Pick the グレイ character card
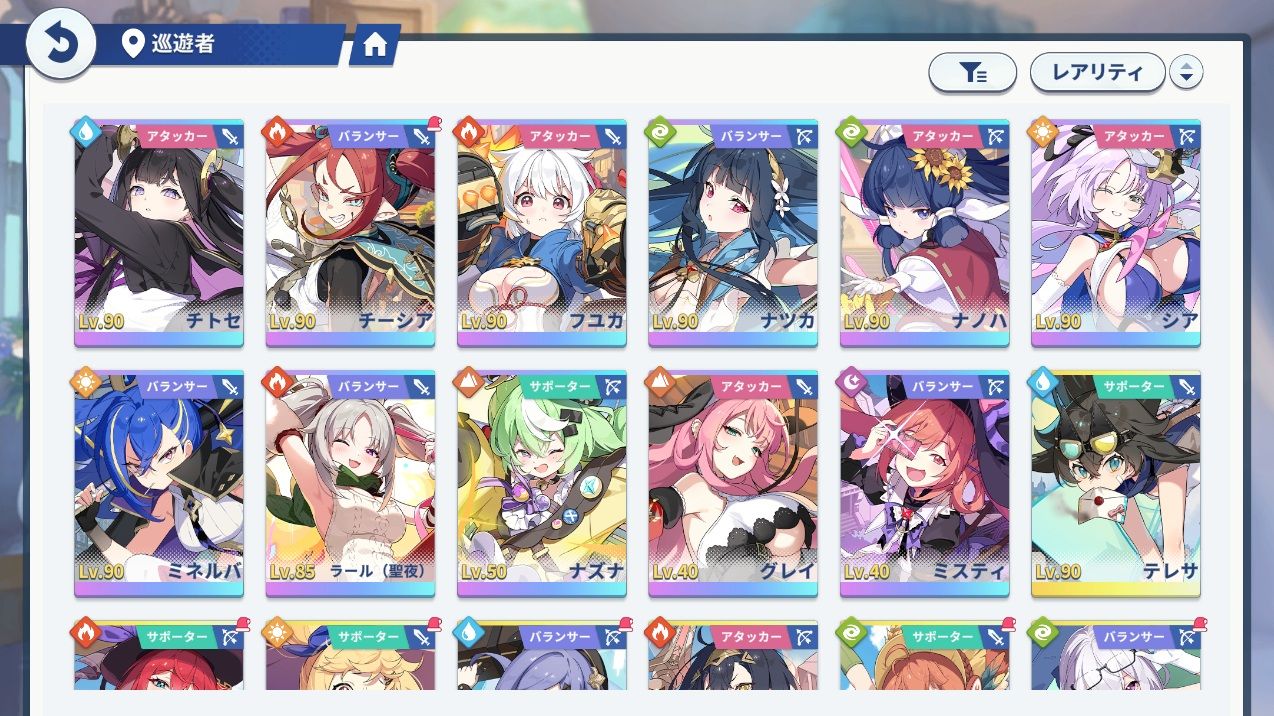The image size is (1274, 716). click(x=733, y=485)
